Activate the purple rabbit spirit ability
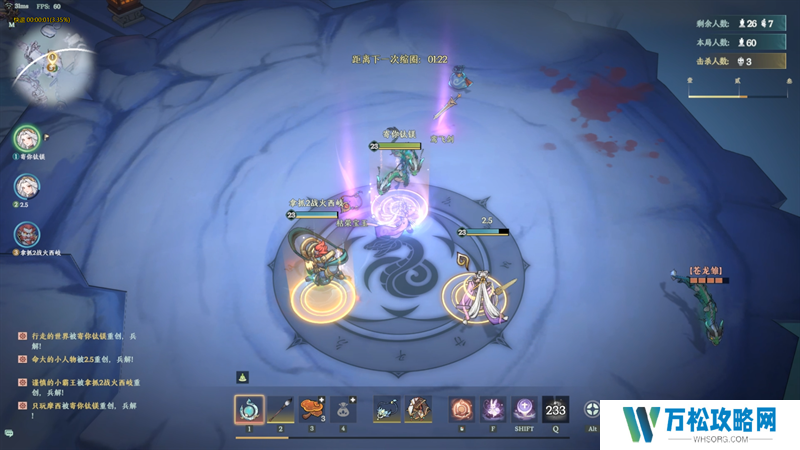Image resolution: width=800 pixels, height=450 pixels. coord(493,409)
